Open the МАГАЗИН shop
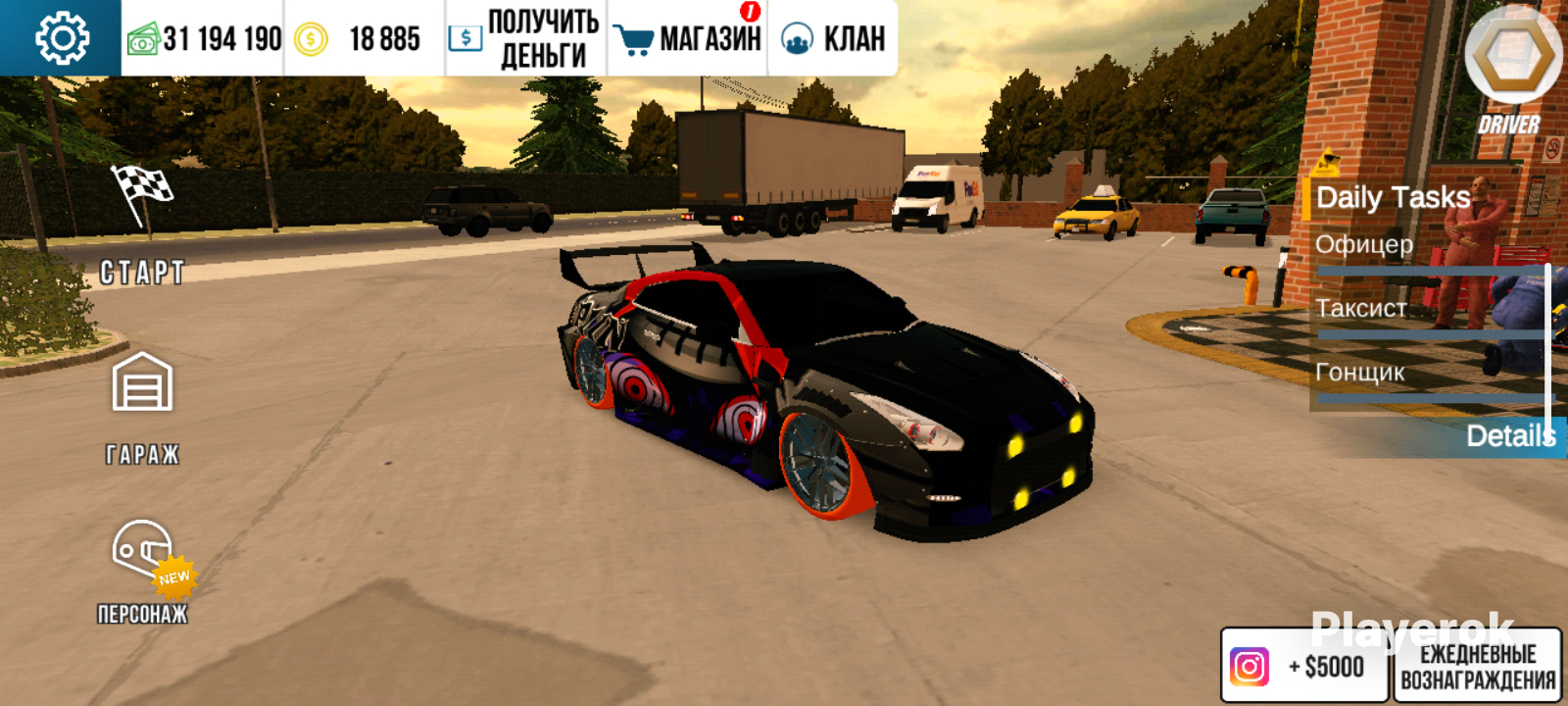This screenshot has height=706, width=1568. [688, 38]
